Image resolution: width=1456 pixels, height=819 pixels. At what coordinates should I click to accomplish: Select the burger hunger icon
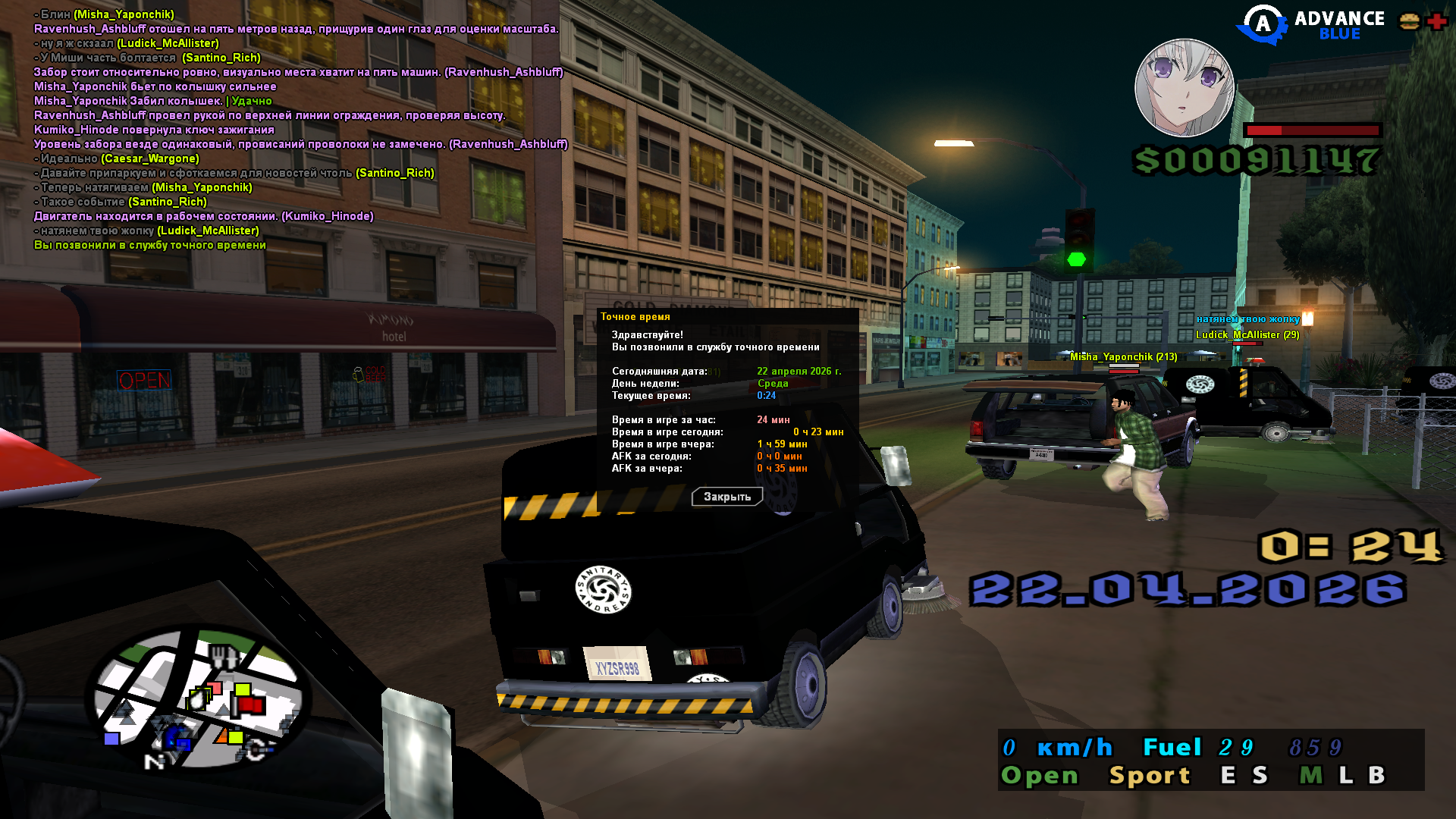[1409, 21]
